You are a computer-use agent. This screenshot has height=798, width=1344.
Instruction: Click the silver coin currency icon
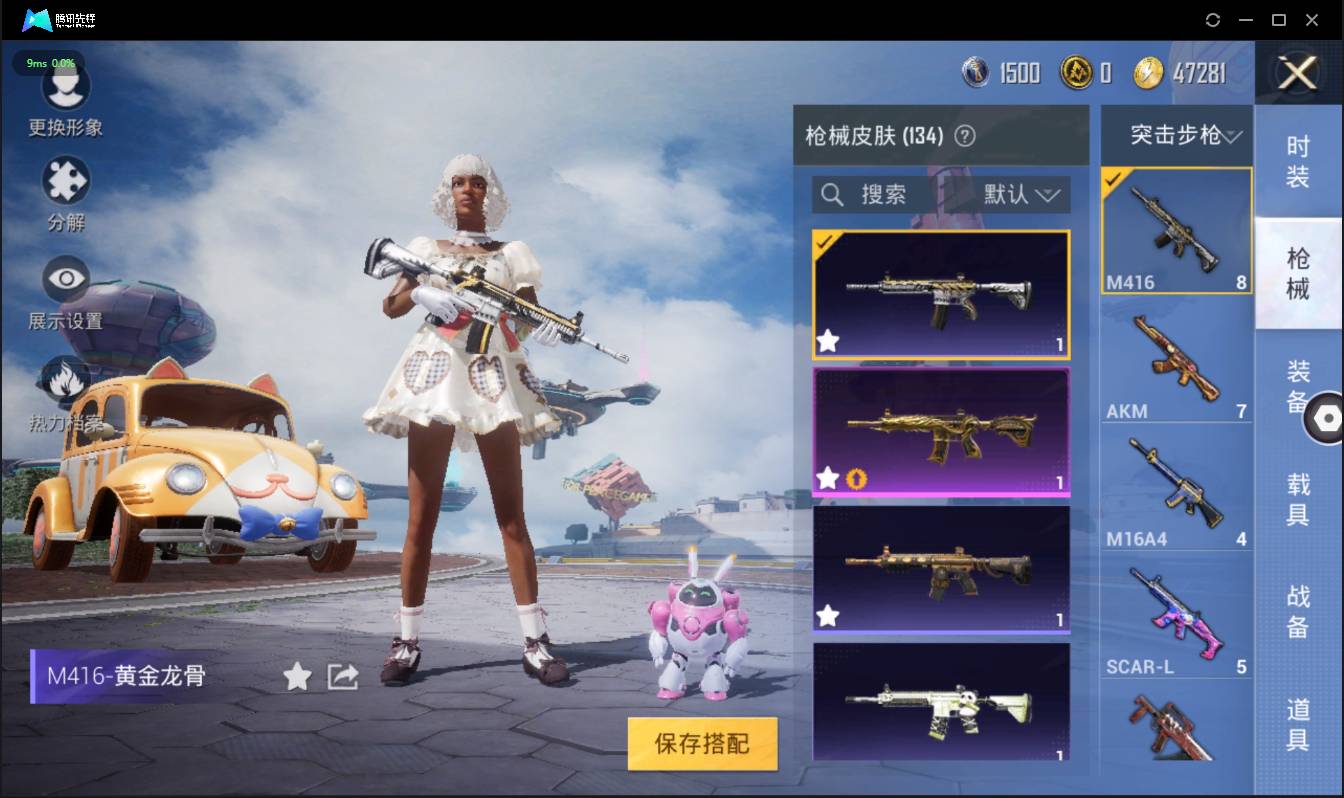click(974, 73)
